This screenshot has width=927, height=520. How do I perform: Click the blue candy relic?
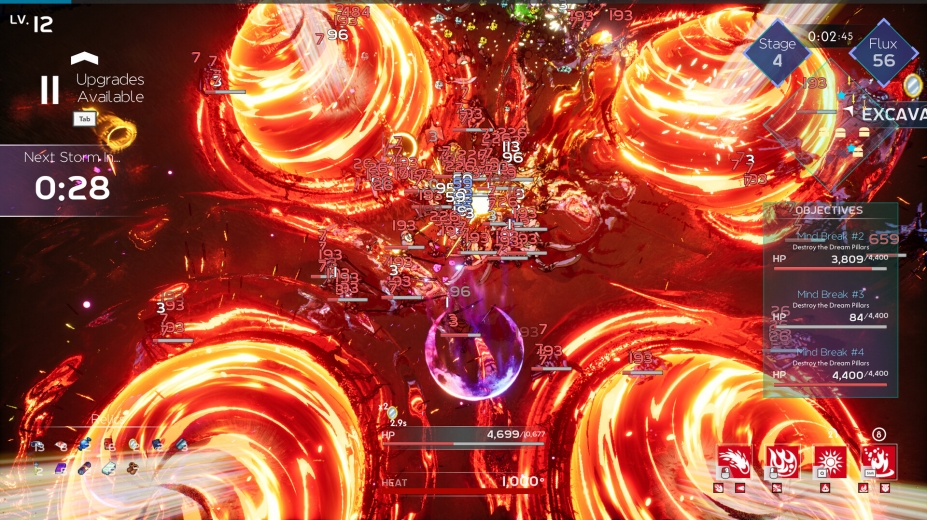coord(85,445)
